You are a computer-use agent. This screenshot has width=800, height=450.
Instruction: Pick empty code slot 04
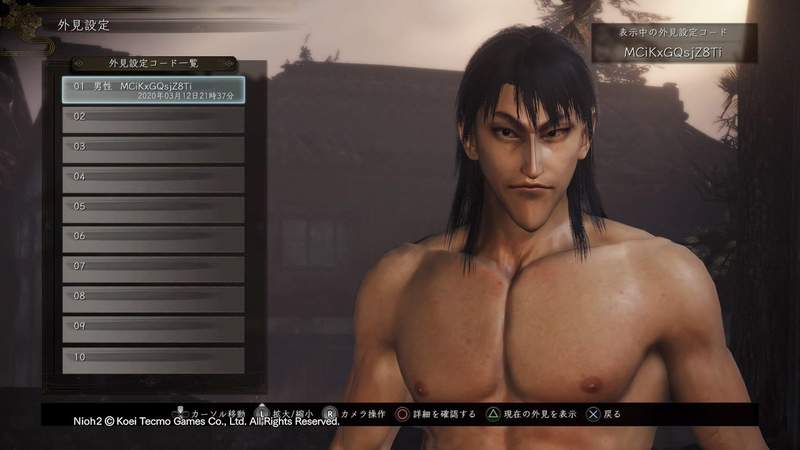[x=153, y=179]
